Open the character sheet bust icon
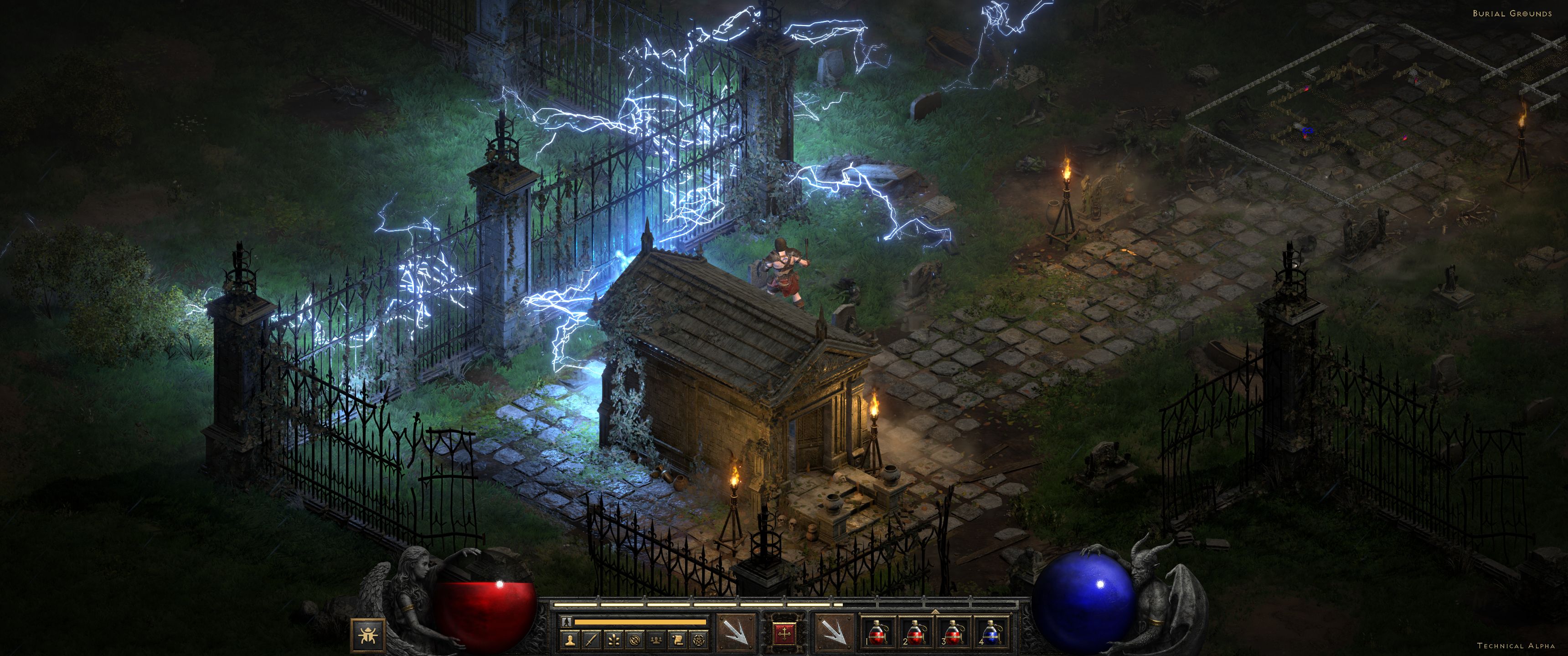Viewport: 1568px width, 656px height. (x=570, y=640)
